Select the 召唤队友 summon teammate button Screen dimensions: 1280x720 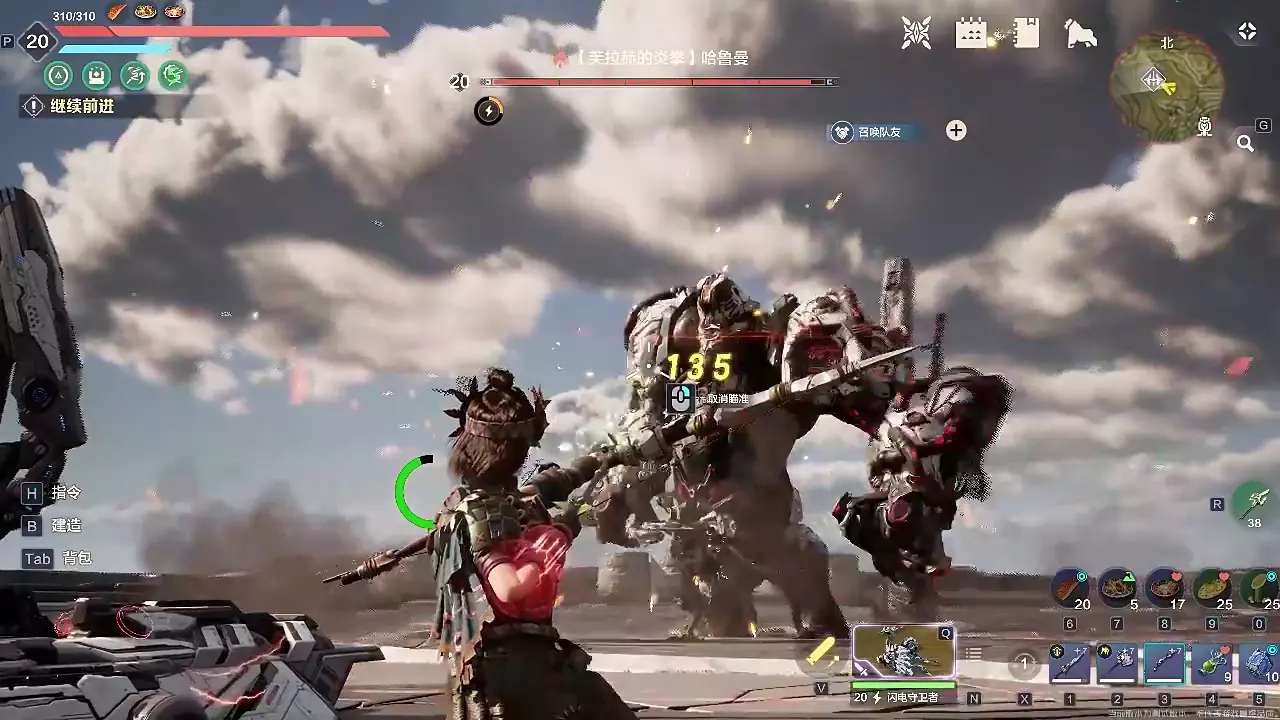(874, 132)
